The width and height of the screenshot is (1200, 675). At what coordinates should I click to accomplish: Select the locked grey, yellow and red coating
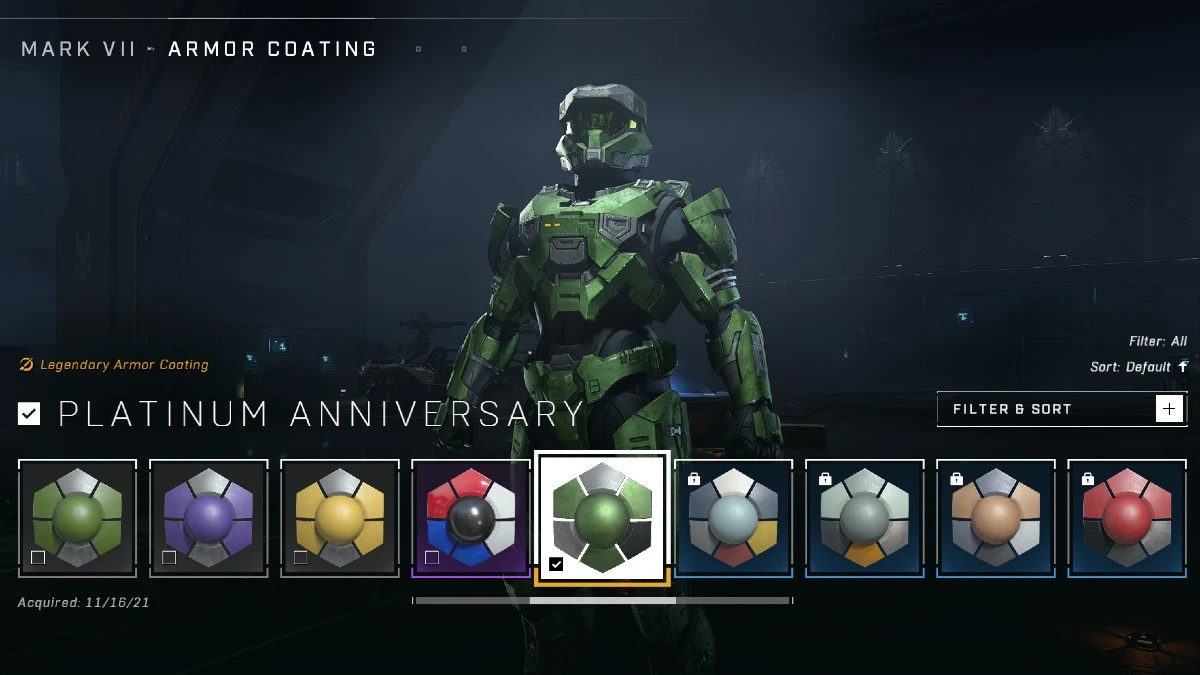pyautogui.click(x=734, y=518)
